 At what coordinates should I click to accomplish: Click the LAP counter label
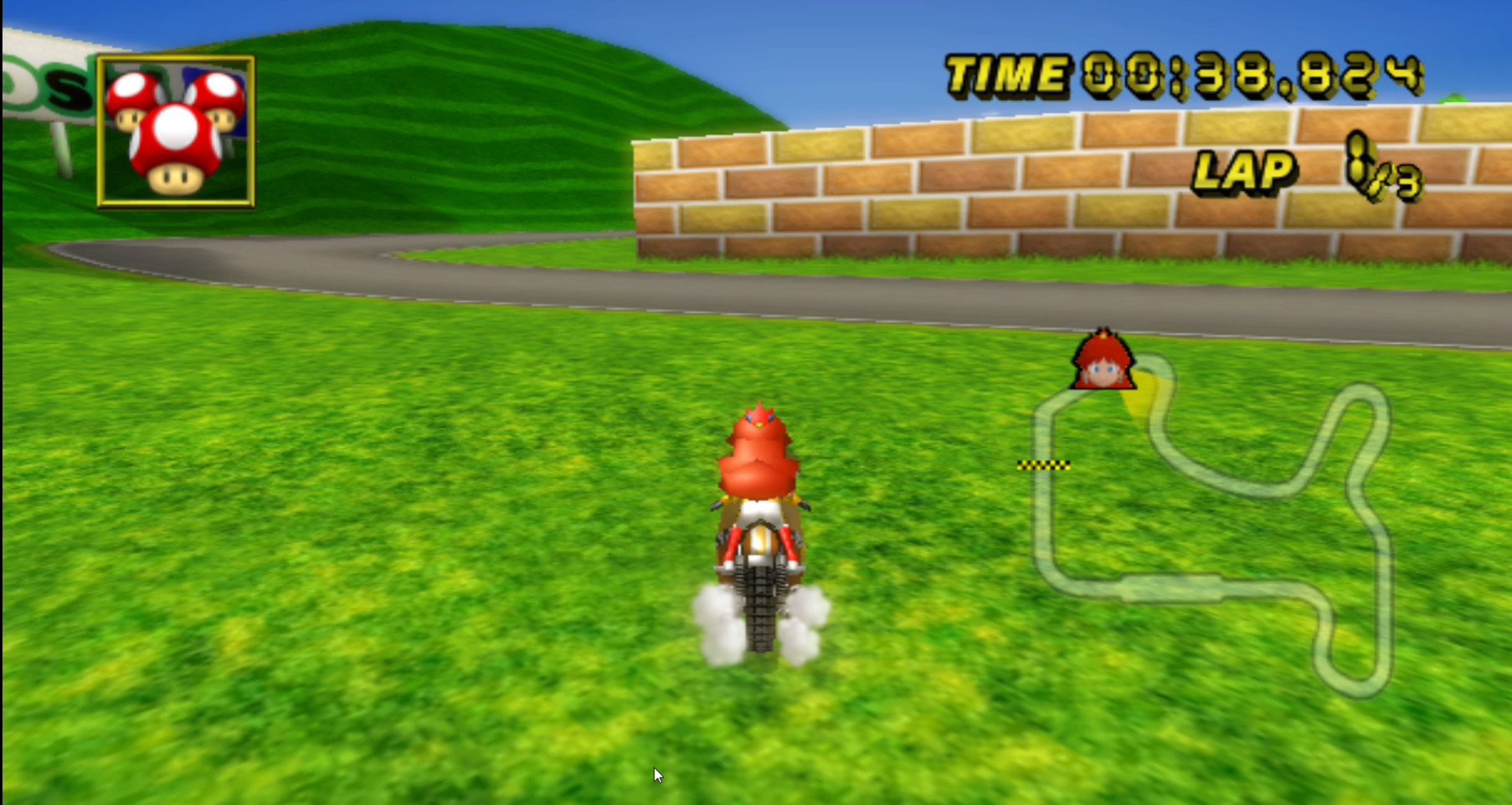[x=1245, y=172]
